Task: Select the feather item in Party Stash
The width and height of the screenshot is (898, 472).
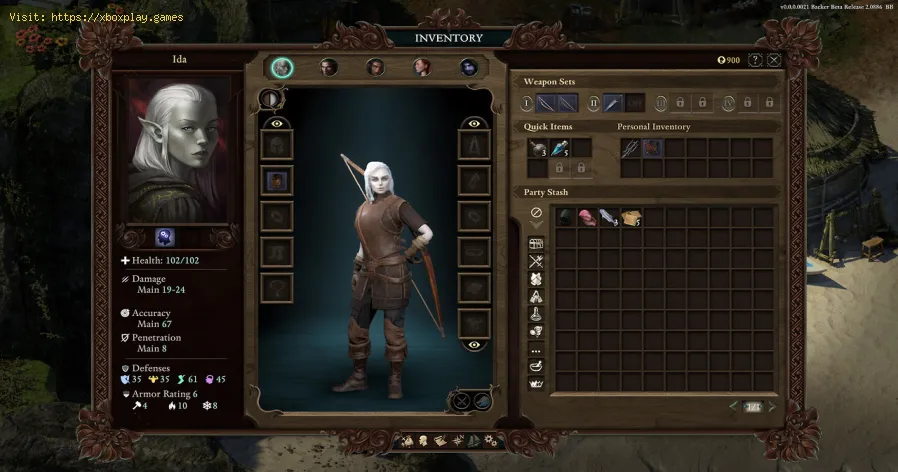Action: 609,217
